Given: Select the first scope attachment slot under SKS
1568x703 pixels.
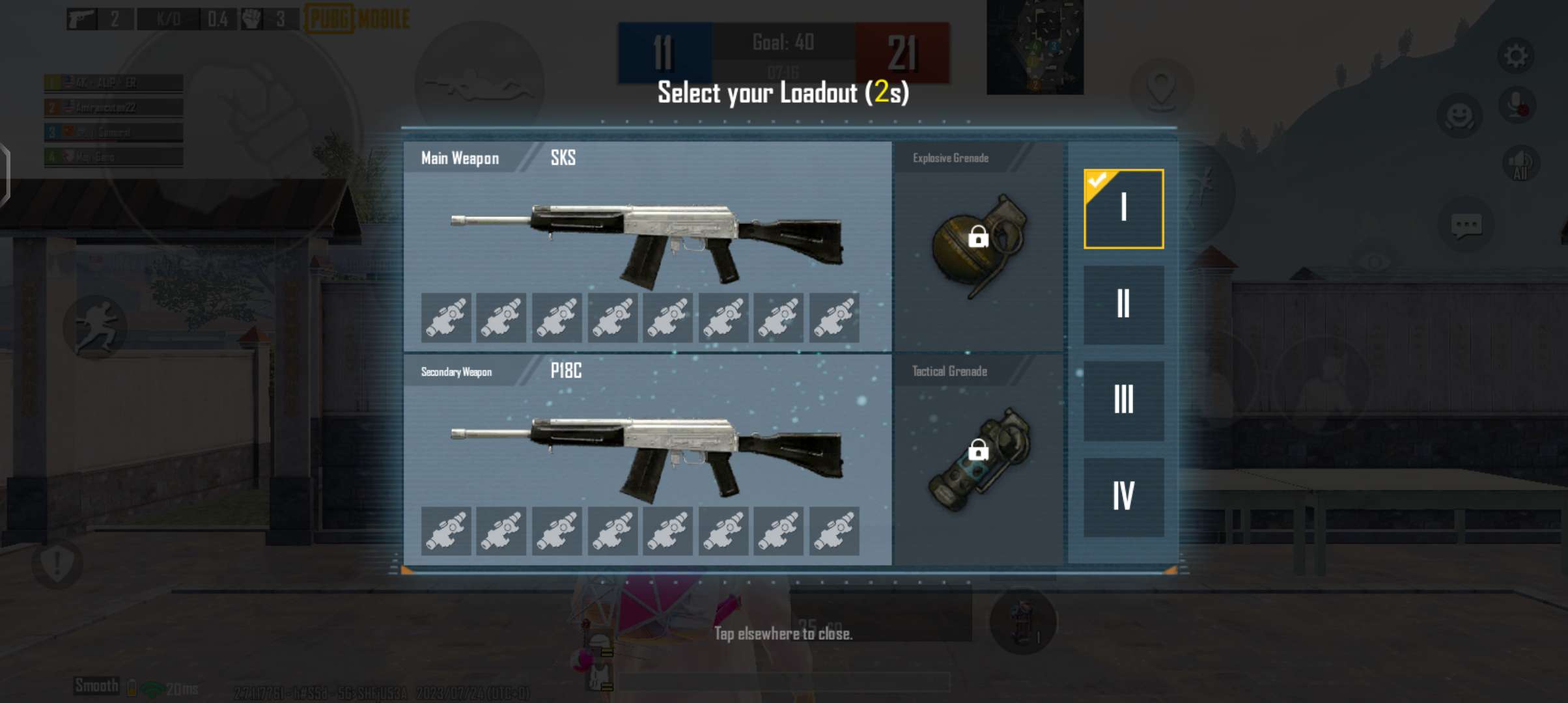Looking at the screenshot, I should [446, 317].
